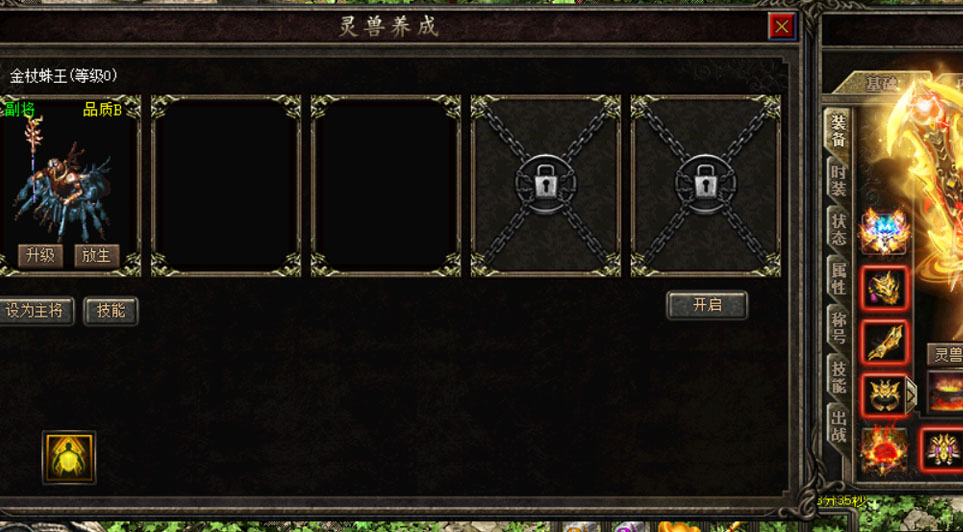Switch to the 出战 tab

(838, 427)
